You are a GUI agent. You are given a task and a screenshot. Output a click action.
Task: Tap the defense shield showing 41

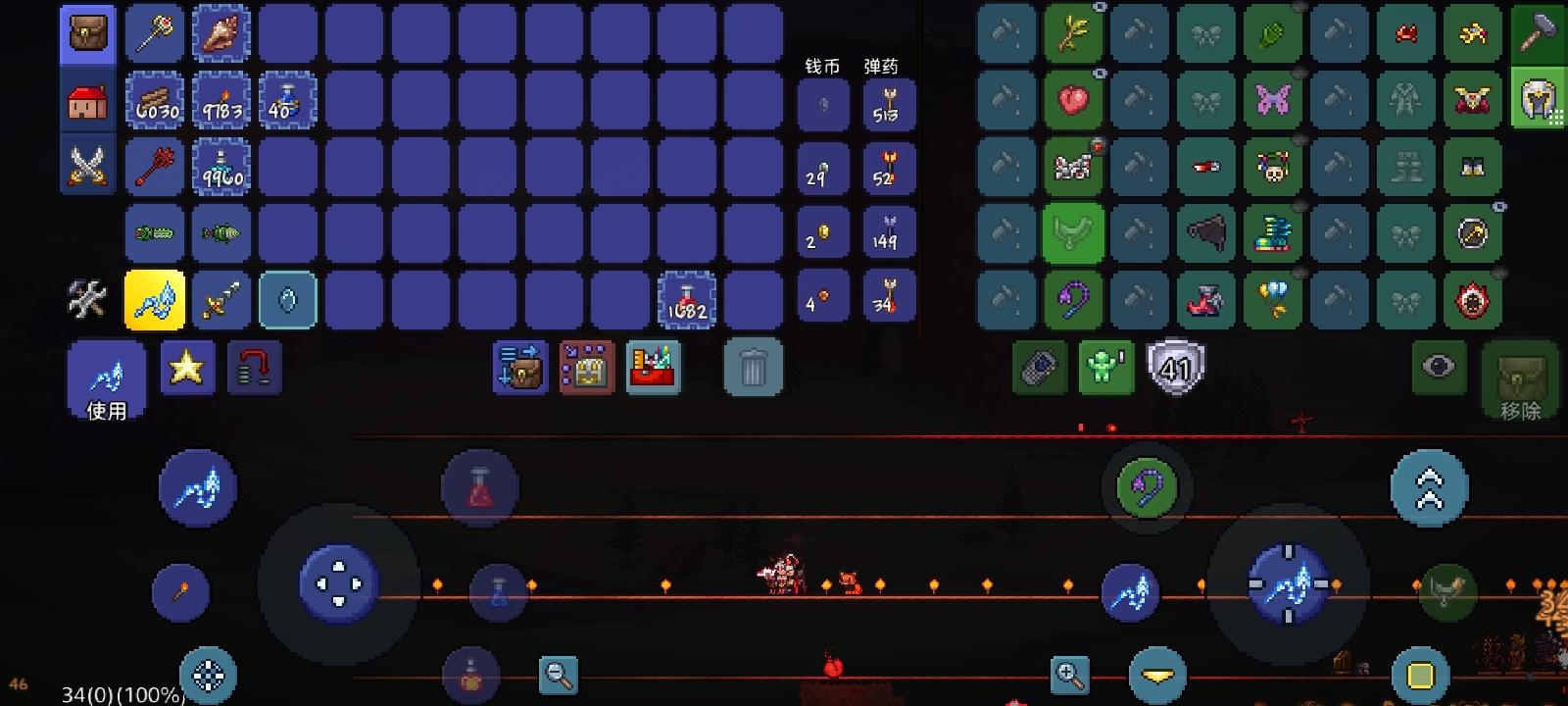[x=1176, y=368]
